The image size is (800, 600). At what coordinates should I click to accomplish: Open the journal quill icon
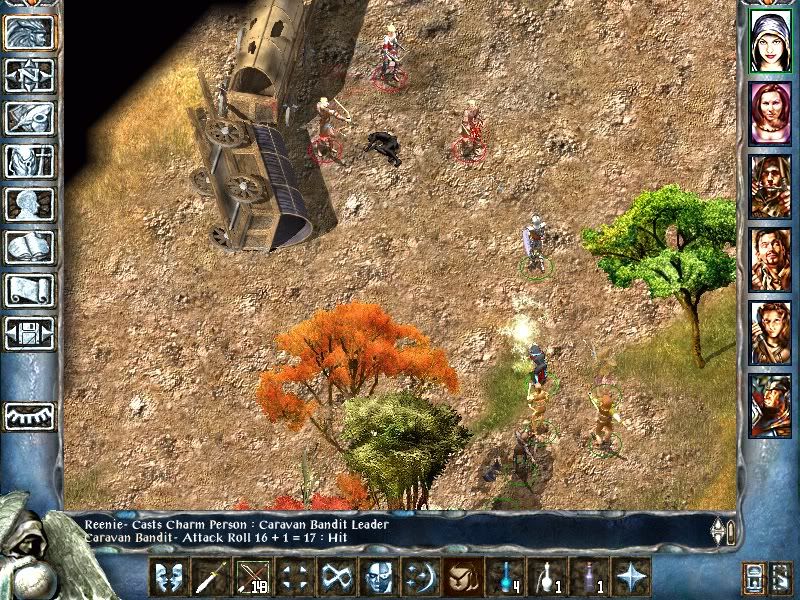(x=29, y=118)
